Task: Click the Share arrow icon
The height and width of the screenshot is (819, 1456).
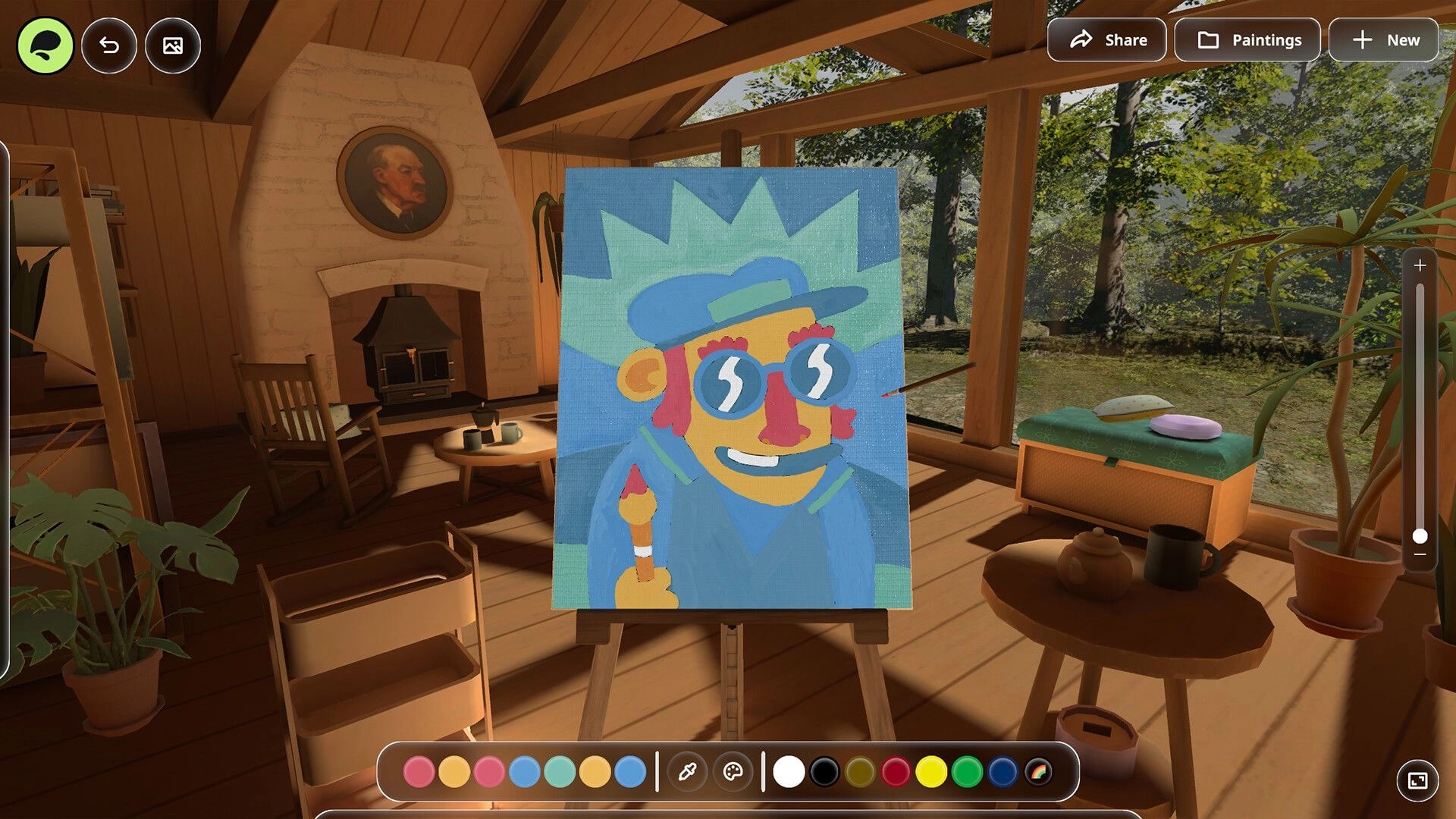Action: (1082, 39)
